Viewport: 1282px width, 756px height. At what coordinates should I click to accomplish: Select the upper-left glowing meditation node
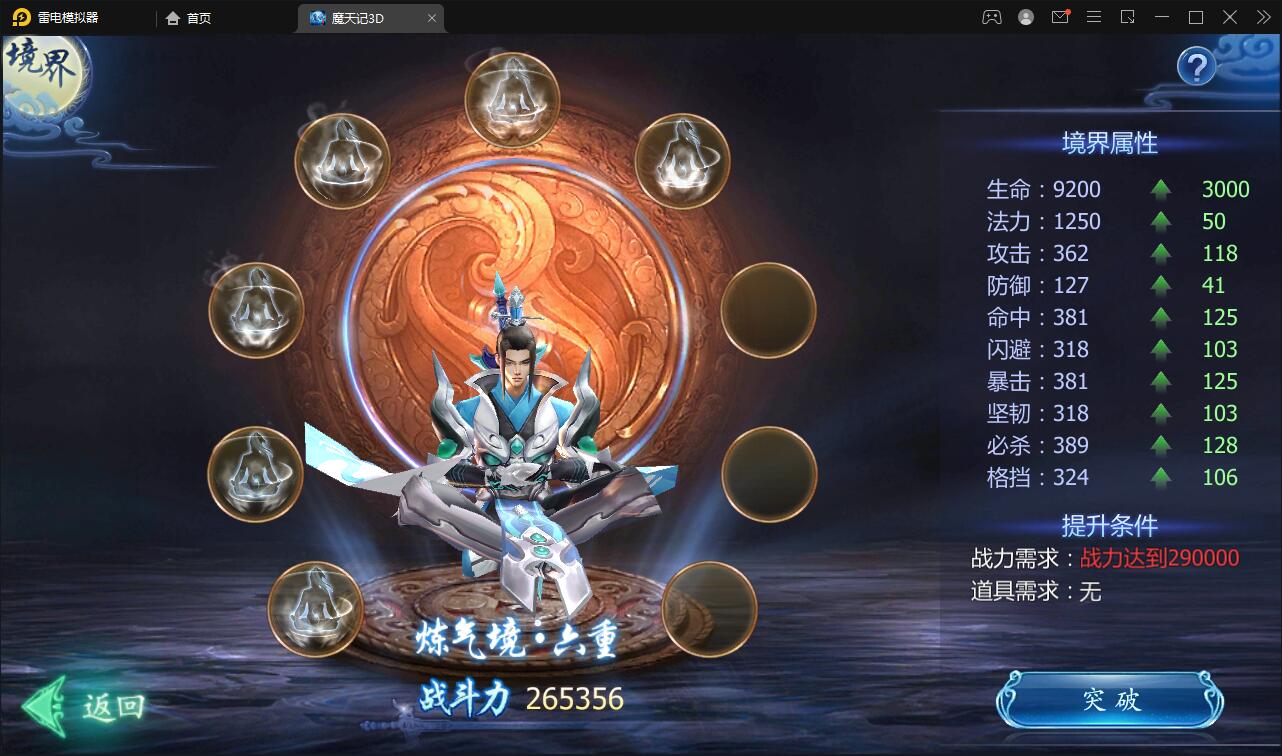coord(345,160)
